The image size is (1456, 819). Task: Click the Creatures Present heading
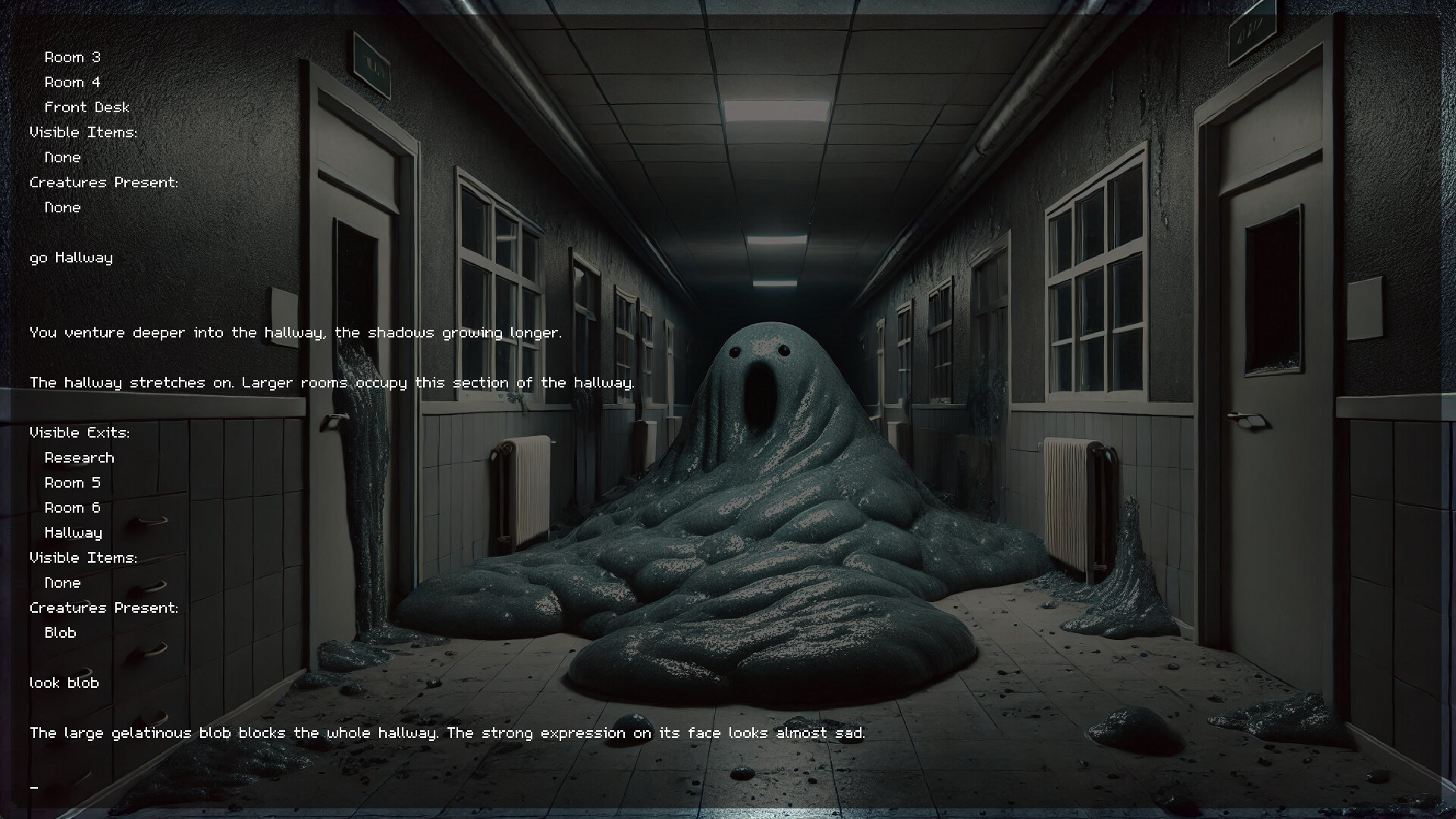104,607
